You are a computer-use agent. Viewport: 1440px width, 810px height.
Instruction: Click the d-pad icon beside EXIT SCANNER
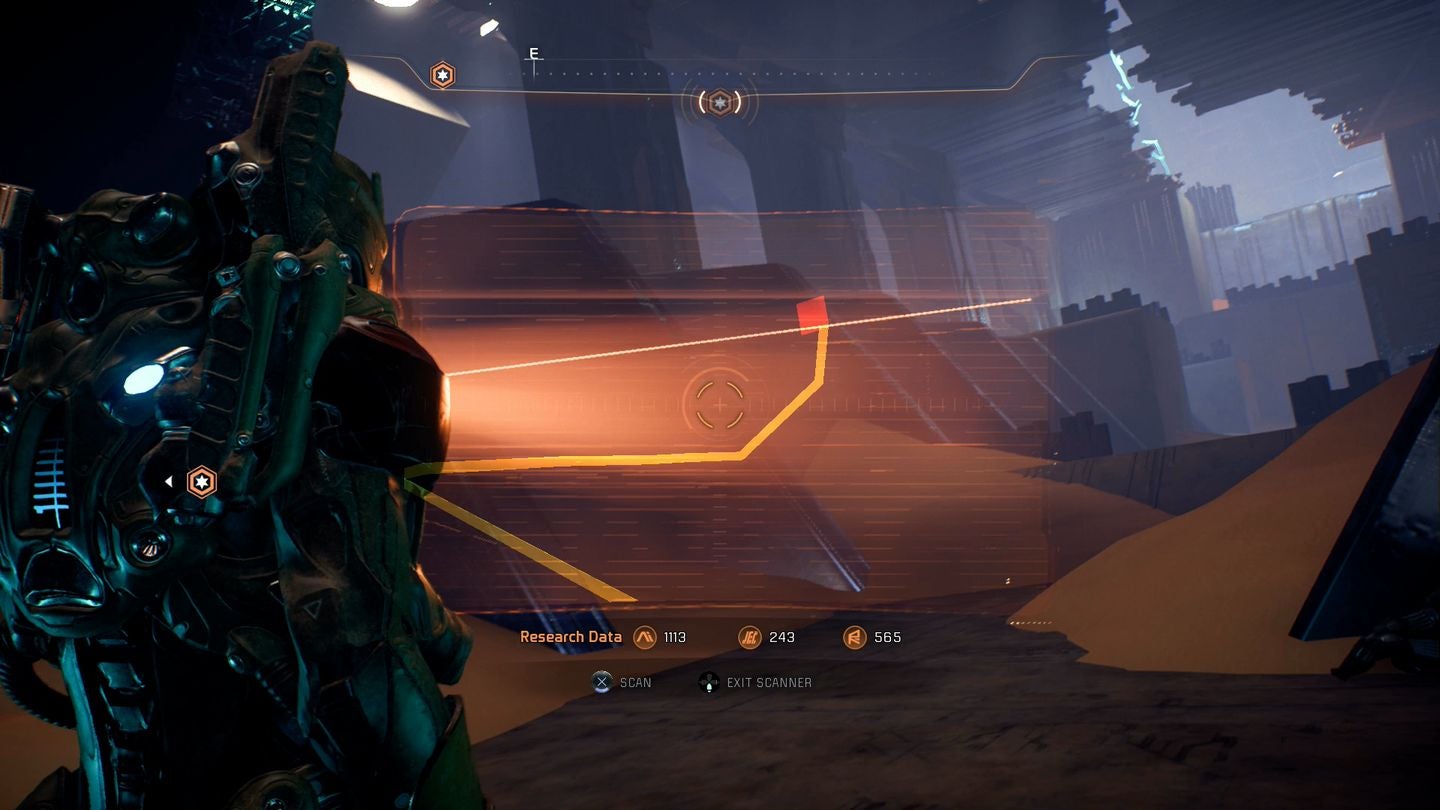[710, 682]
